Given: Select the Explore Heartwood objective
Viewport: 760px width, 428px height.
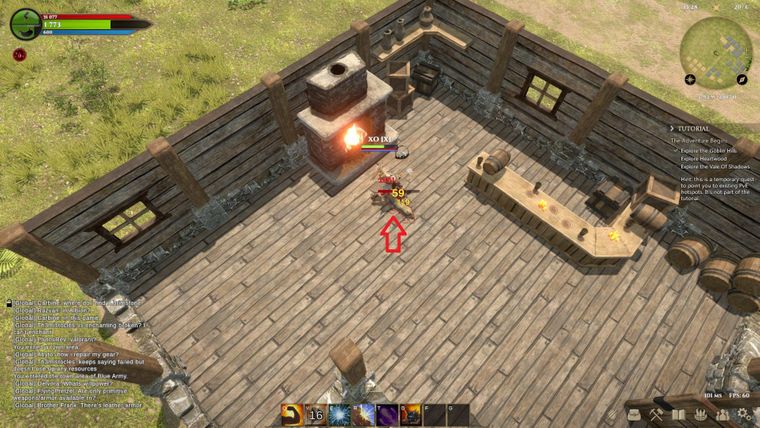Looking at the screenshot, I should point(702,158).
